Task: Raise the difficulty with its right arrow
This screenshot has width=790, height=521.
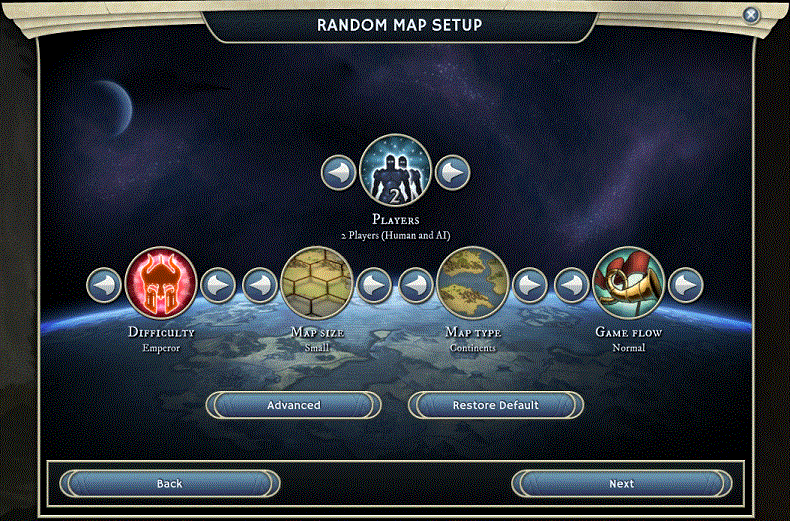Action: pos(218,285)
